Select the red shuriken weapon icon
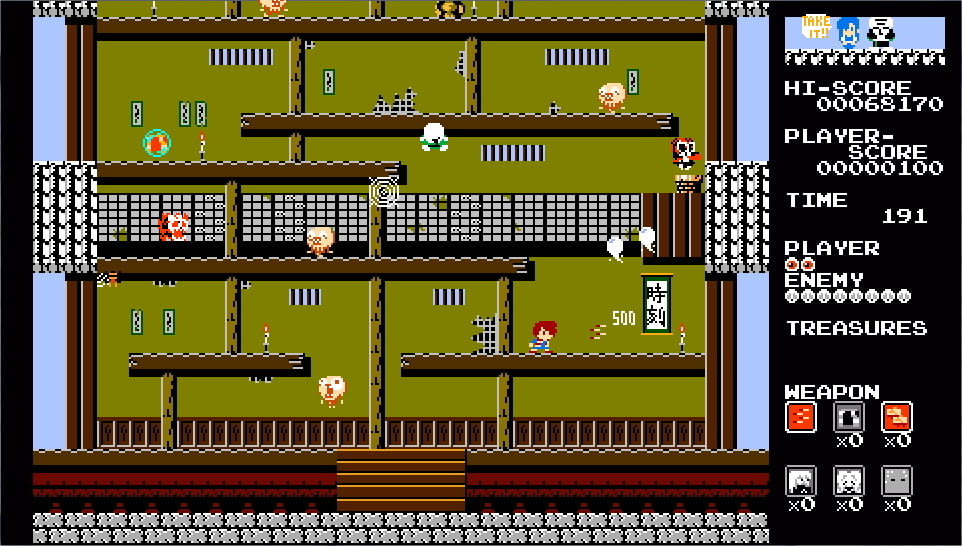Image resolution: width=962 pixels, height=546 pixels. click(x=801, y=417)
